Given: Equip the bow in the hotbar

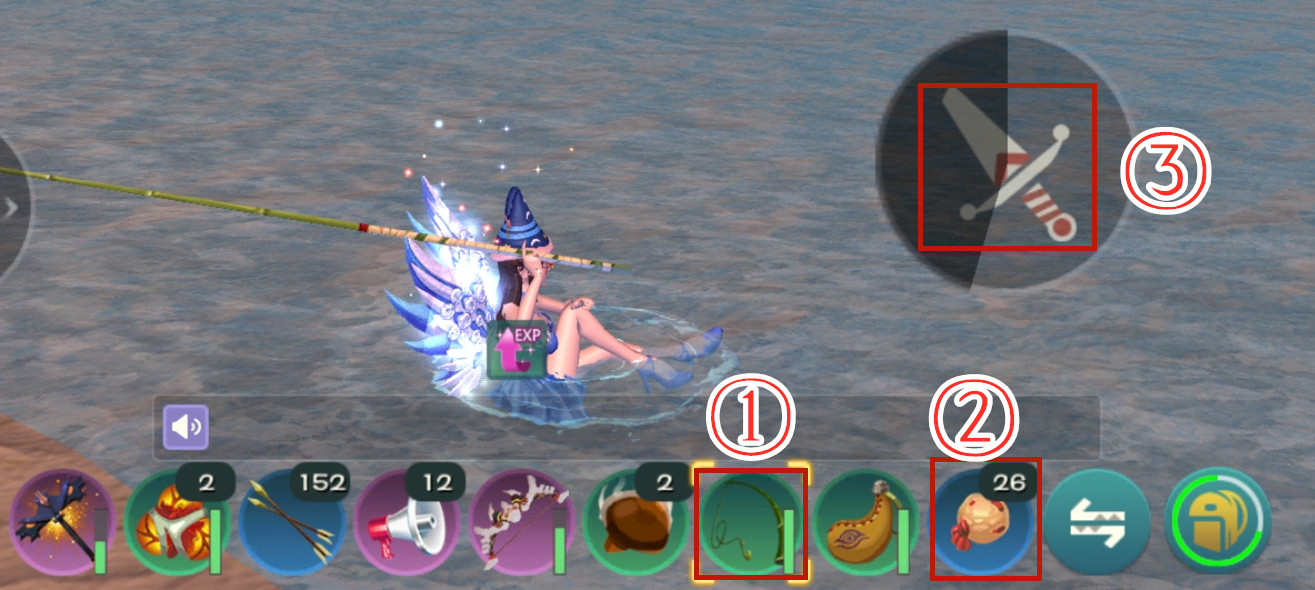Looking at the screenshot, I should click(522, 522).
